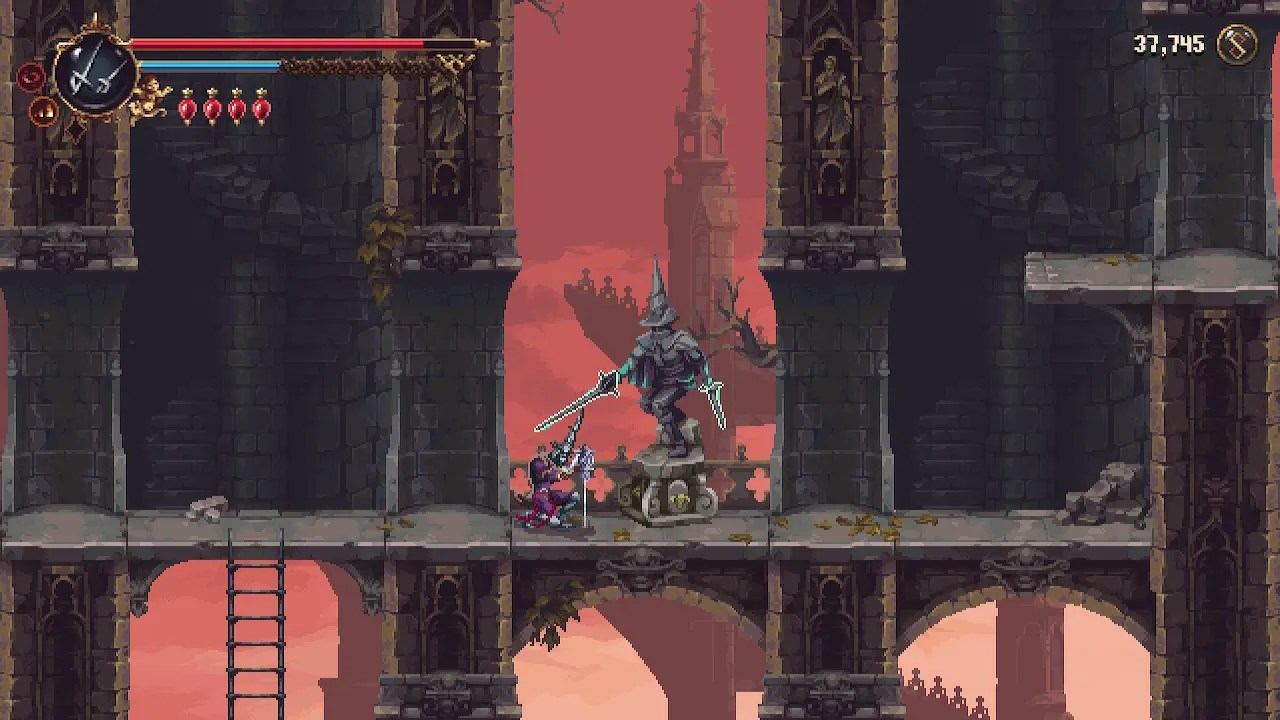This screenshot has height=720, width=1280.
Task: Click the diamond ornament below the weapon emblem
Action: [75, 128]
